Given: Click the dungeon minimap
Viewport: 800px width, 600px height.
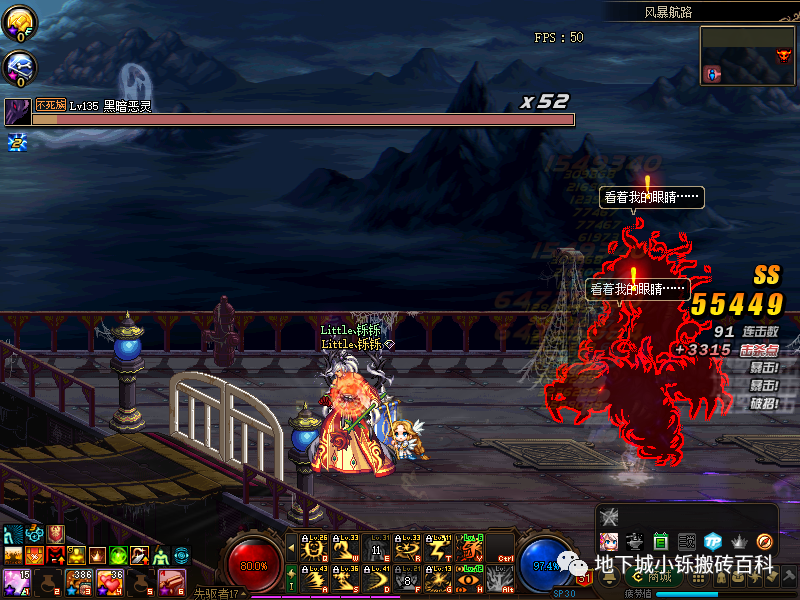Looking at the screenshot, I should pyautogui.click(x=748, y=55).
